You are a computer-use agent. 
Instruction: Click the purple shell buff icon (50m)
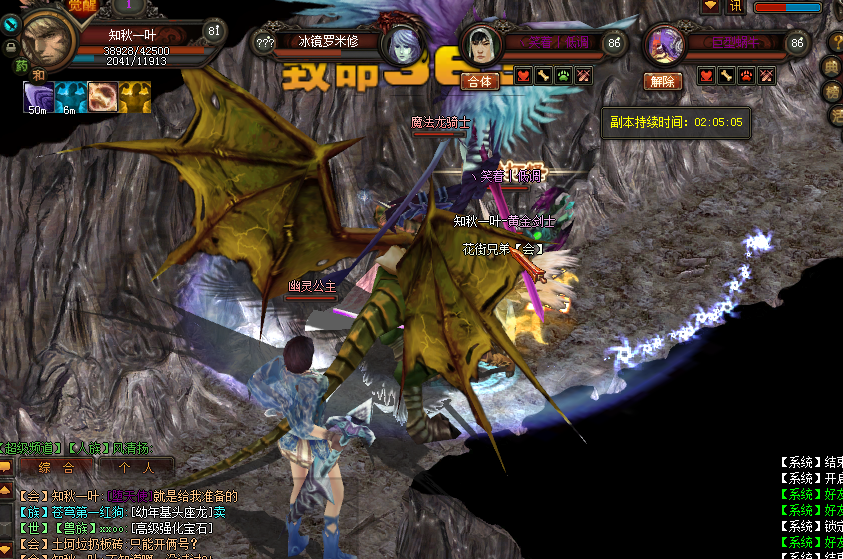click(x=38, y=96)
